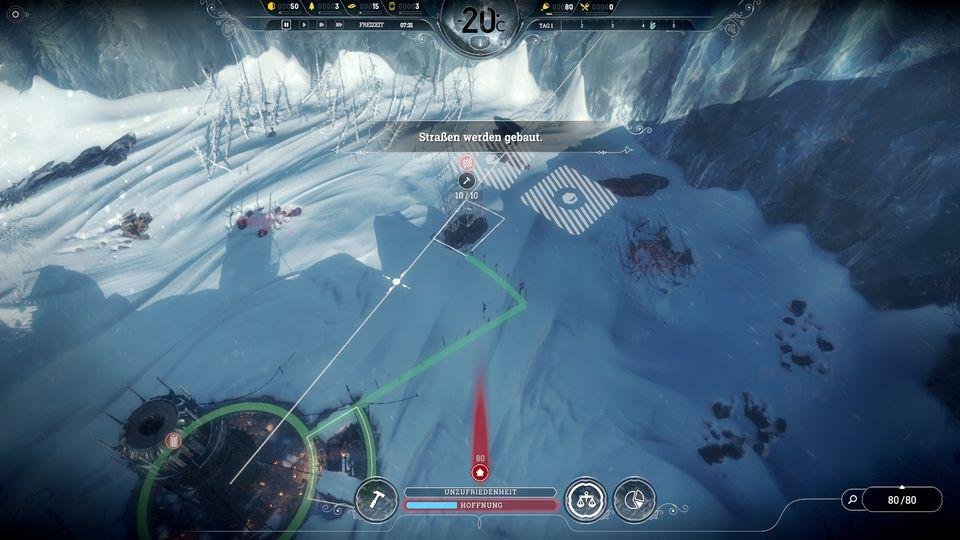Select the red icon beside the generator
The width and height of the screenshot is (960, 540).
(172, 440)
